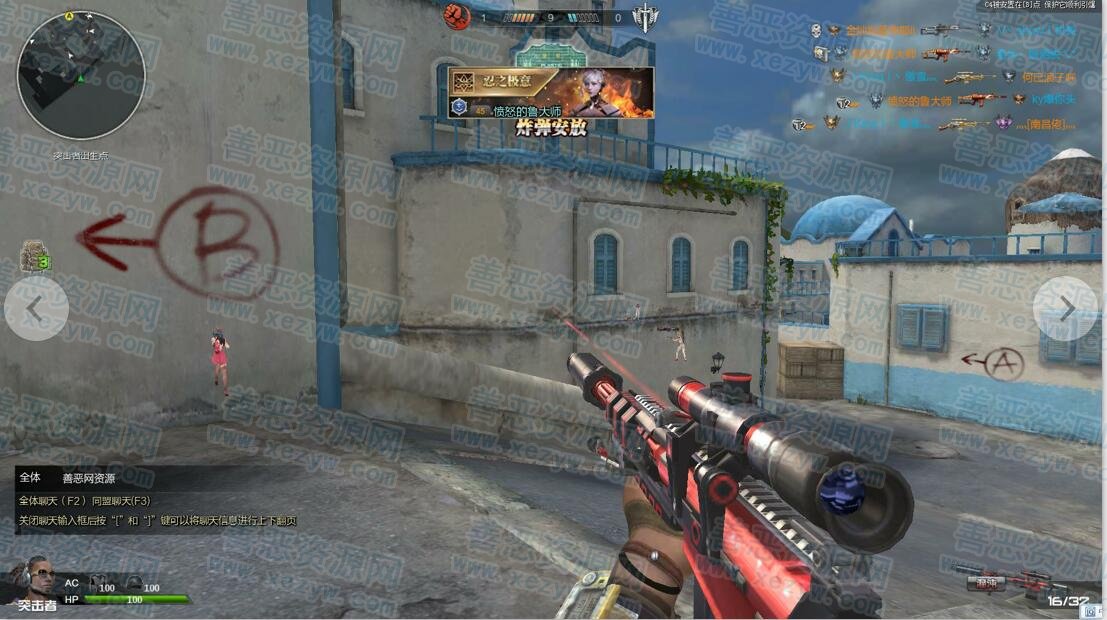The image size is (1107, 620).
Task: Click the backpack item icon with 3
Action: click(35, 256)
